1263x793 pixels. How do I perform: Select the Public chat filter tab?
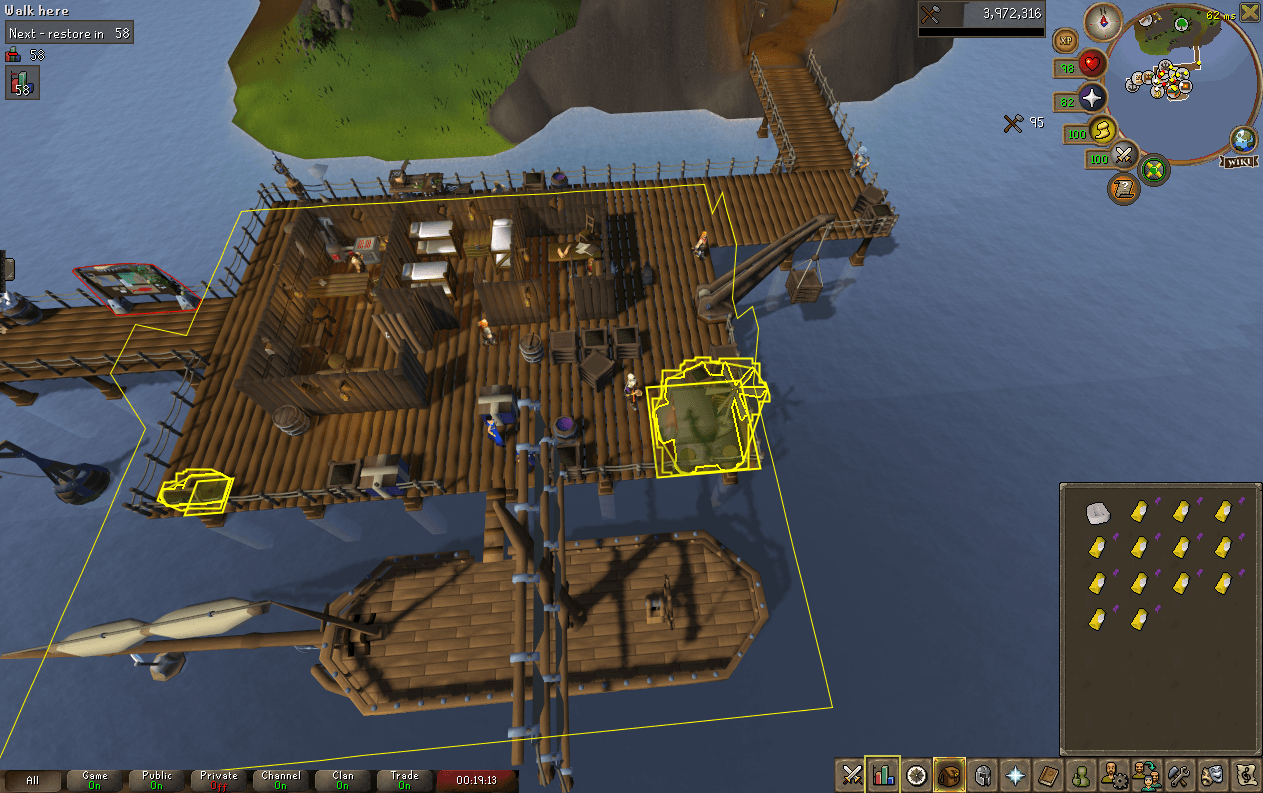tap(157, 780)
